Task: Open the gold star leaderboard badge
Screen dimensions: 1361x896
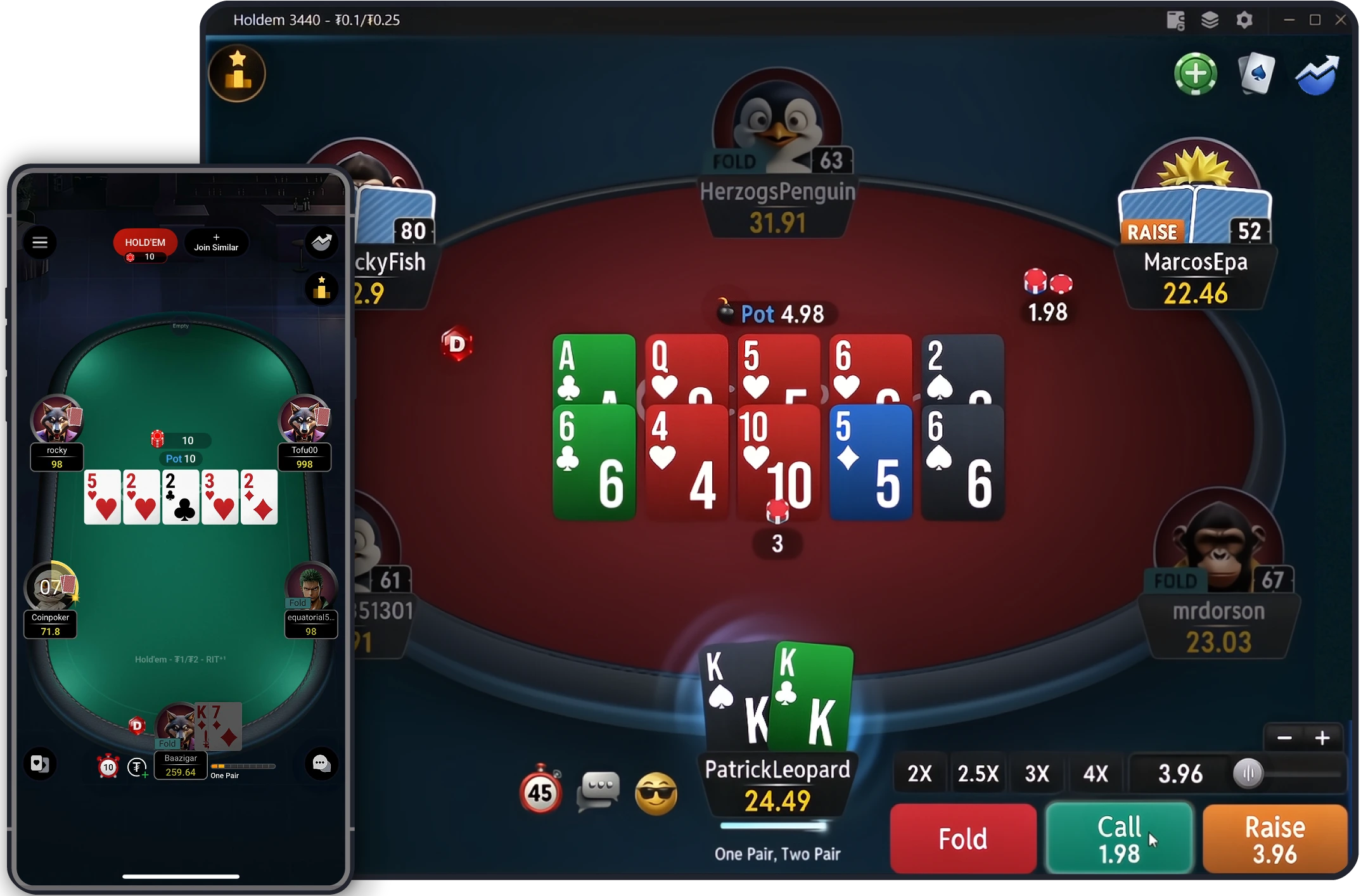Action: [237, 74]
